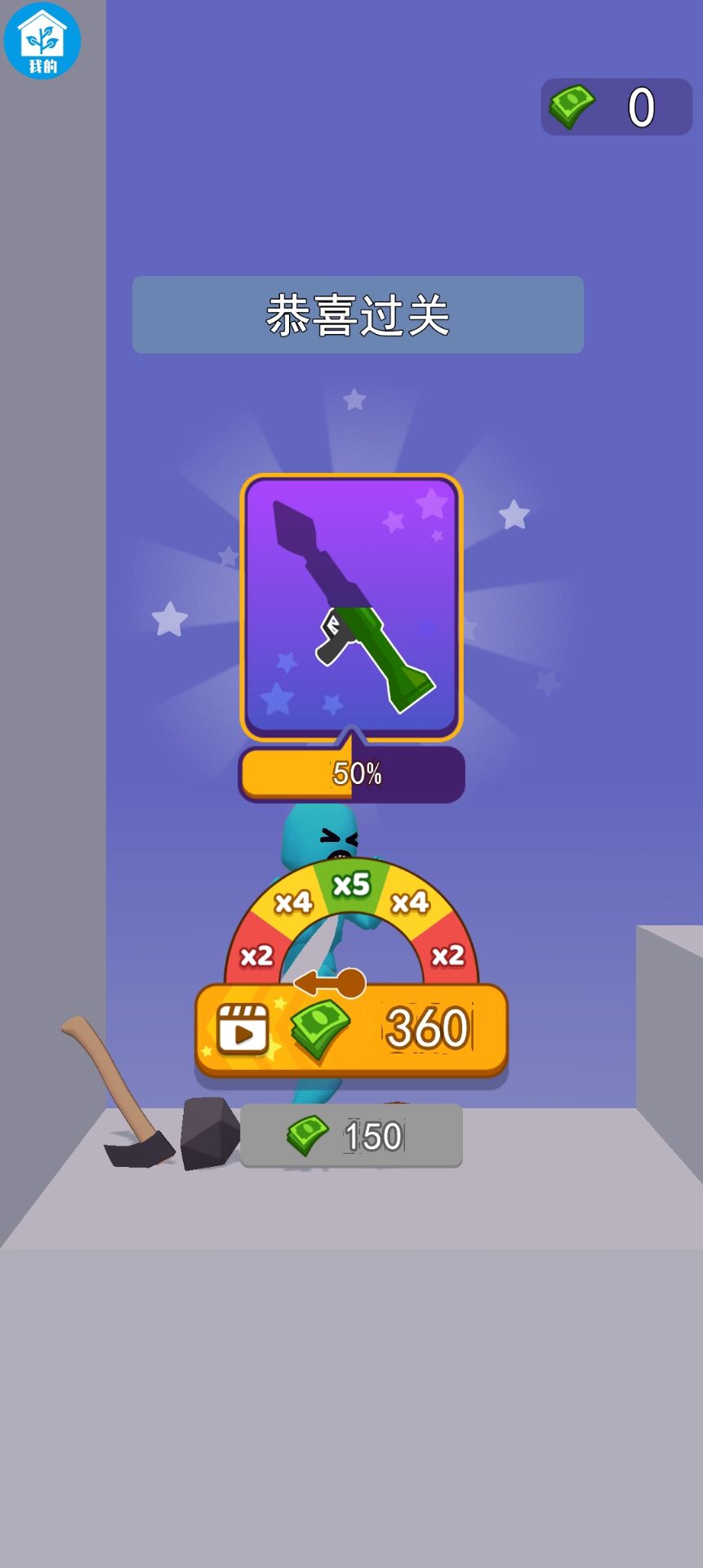Image resolution: width=703 pixels, height=1568 pixels.
Task: Claim the 360 cash video ad reward
Action: point(351,1029)
